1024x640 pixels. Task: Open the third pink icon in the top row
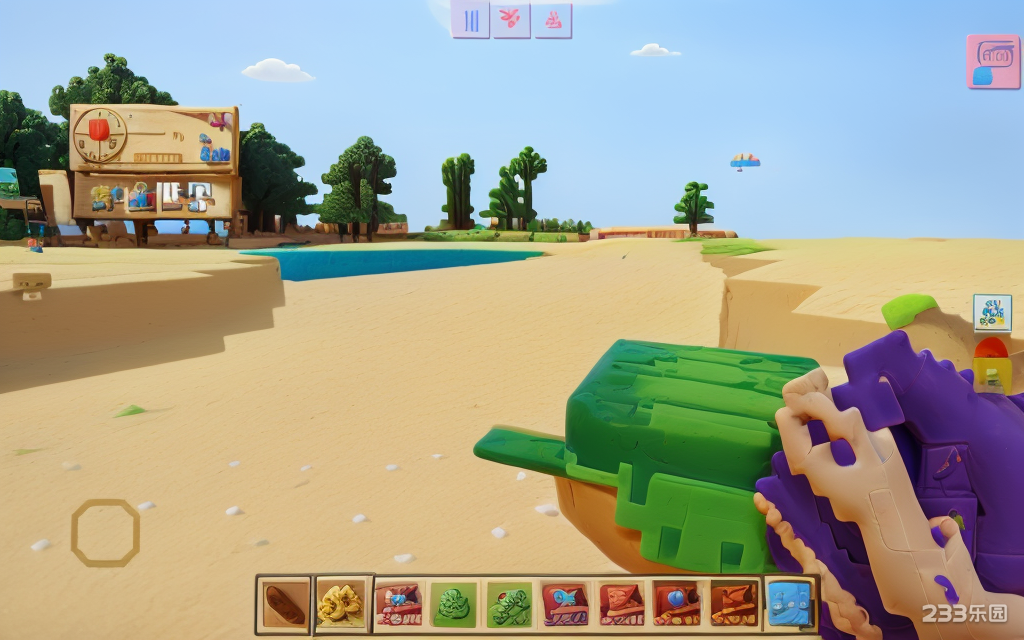(x=552, y=19)
